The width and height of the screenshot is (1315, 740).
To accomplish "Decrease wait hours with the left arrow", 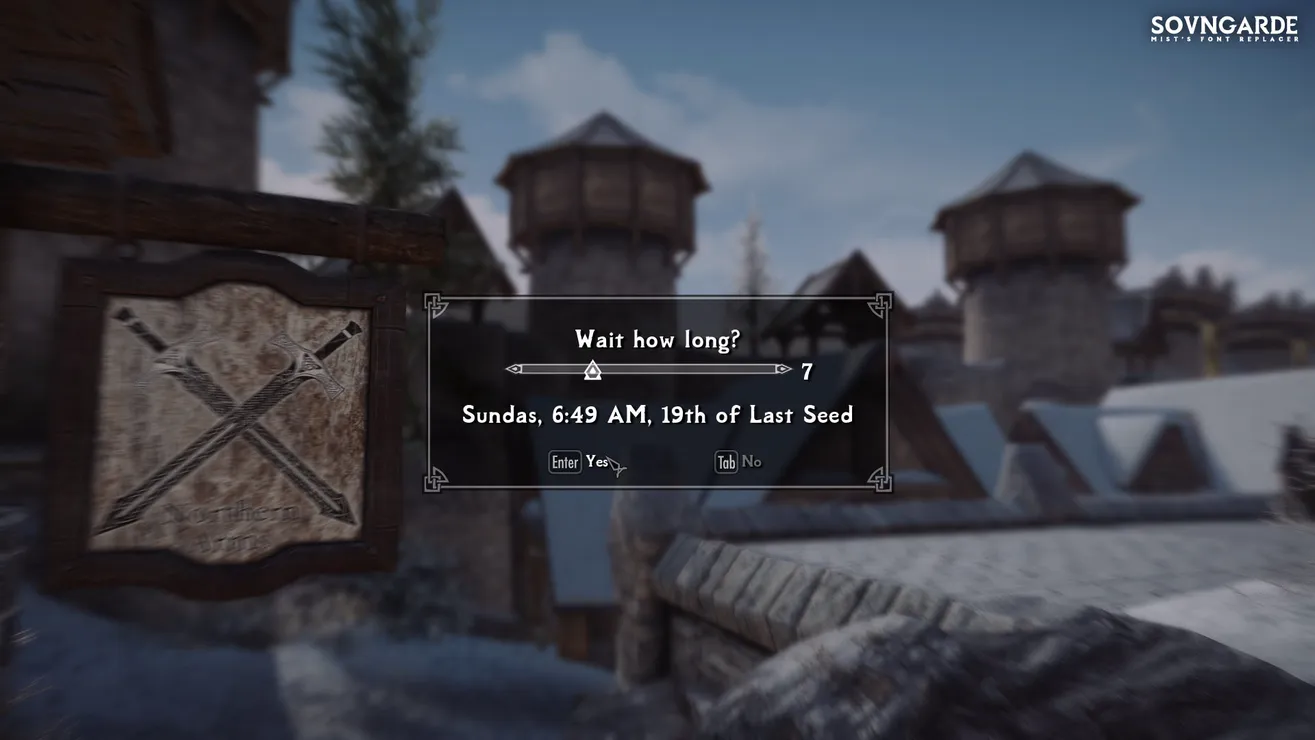I will (x=514, y=369).
